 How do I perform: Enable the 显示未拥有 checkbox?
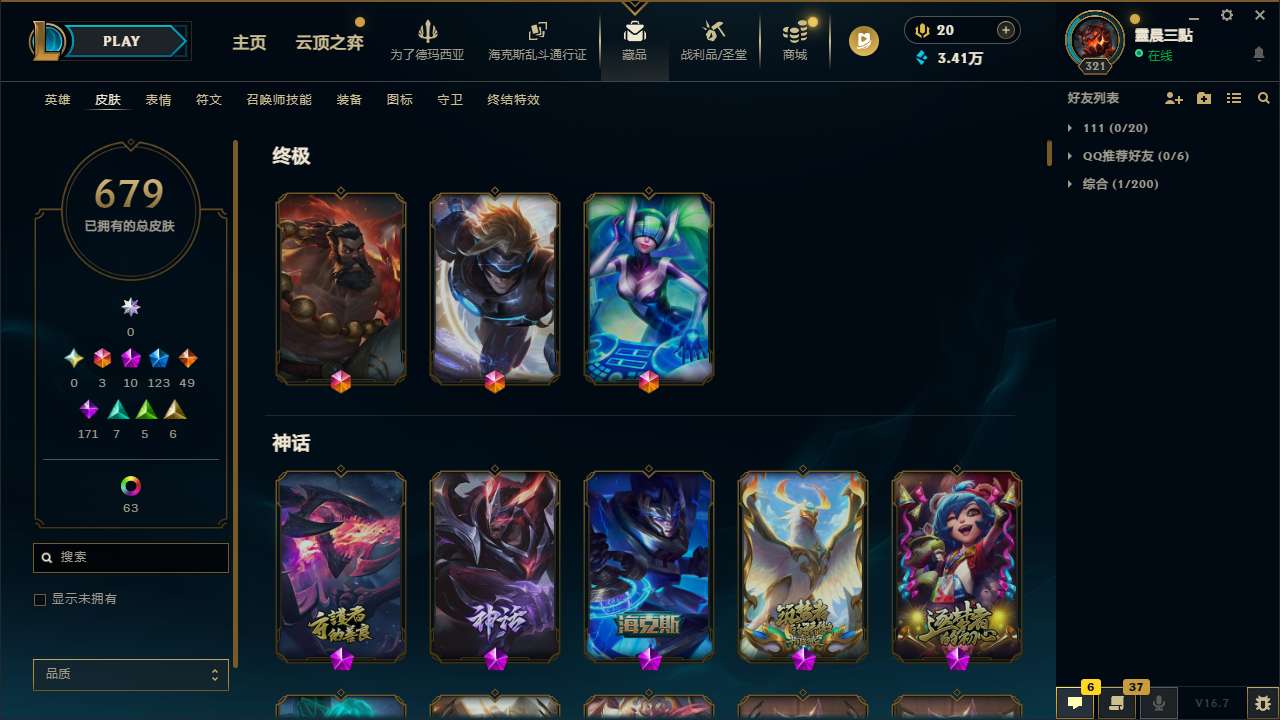[x=40, y=599]
